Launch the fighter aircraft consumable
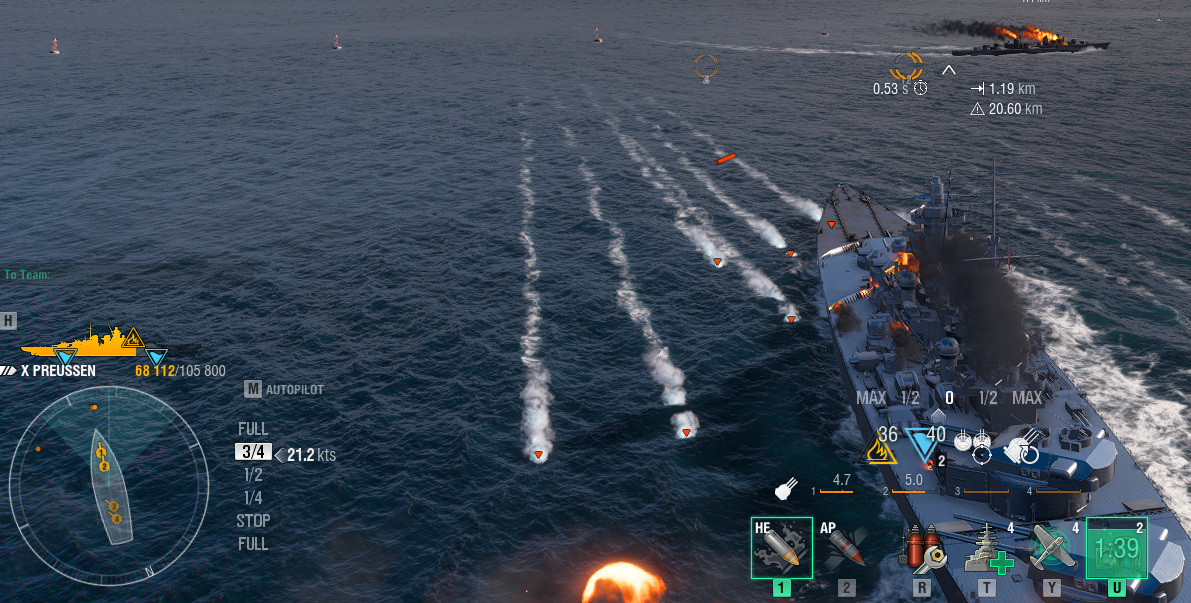 1052,547
